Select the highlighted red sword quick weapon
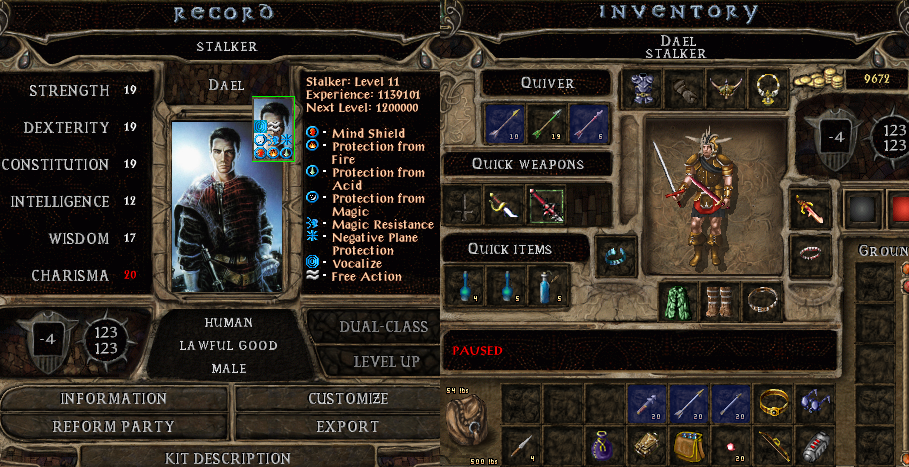 [x=546, y=205]
